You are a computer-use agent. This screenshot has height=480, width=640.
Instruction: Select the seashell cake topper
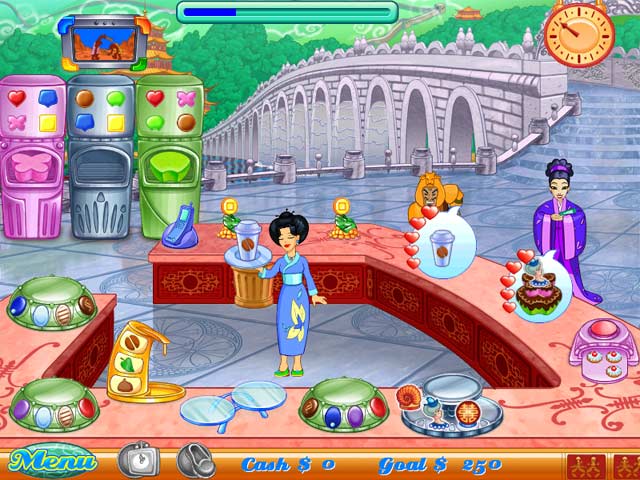pyautogui.click(x=410, y=398)
